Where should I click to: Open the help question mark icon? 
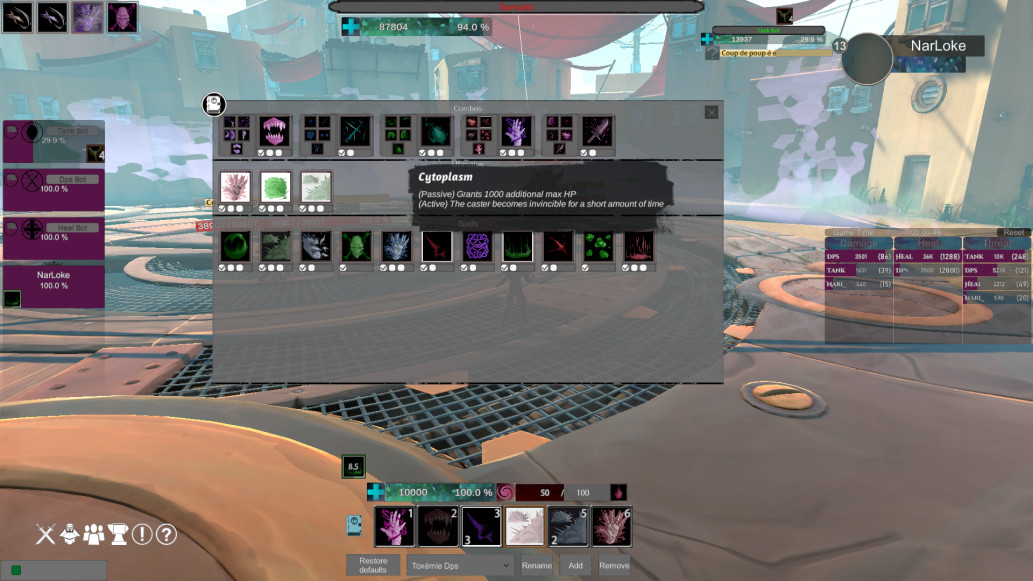point(166,534)
